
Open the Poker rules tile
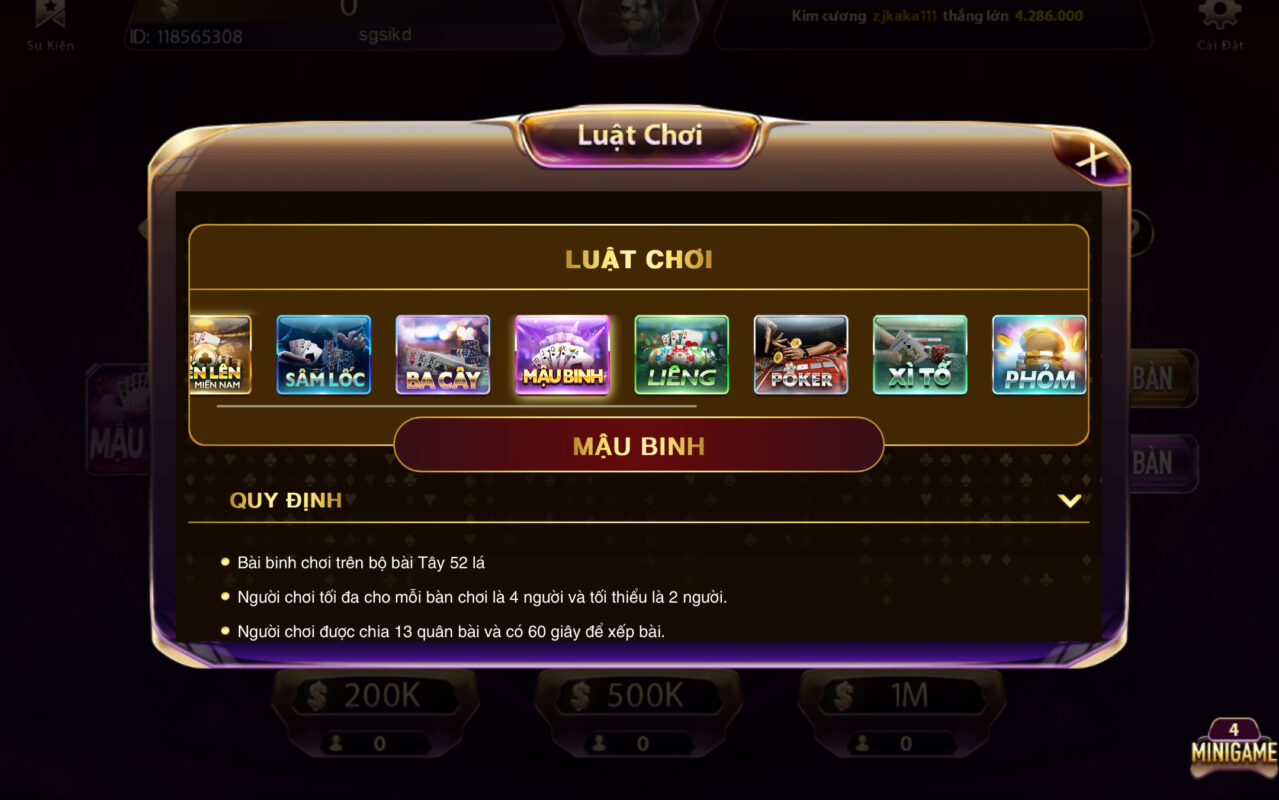tap(800, 355)
